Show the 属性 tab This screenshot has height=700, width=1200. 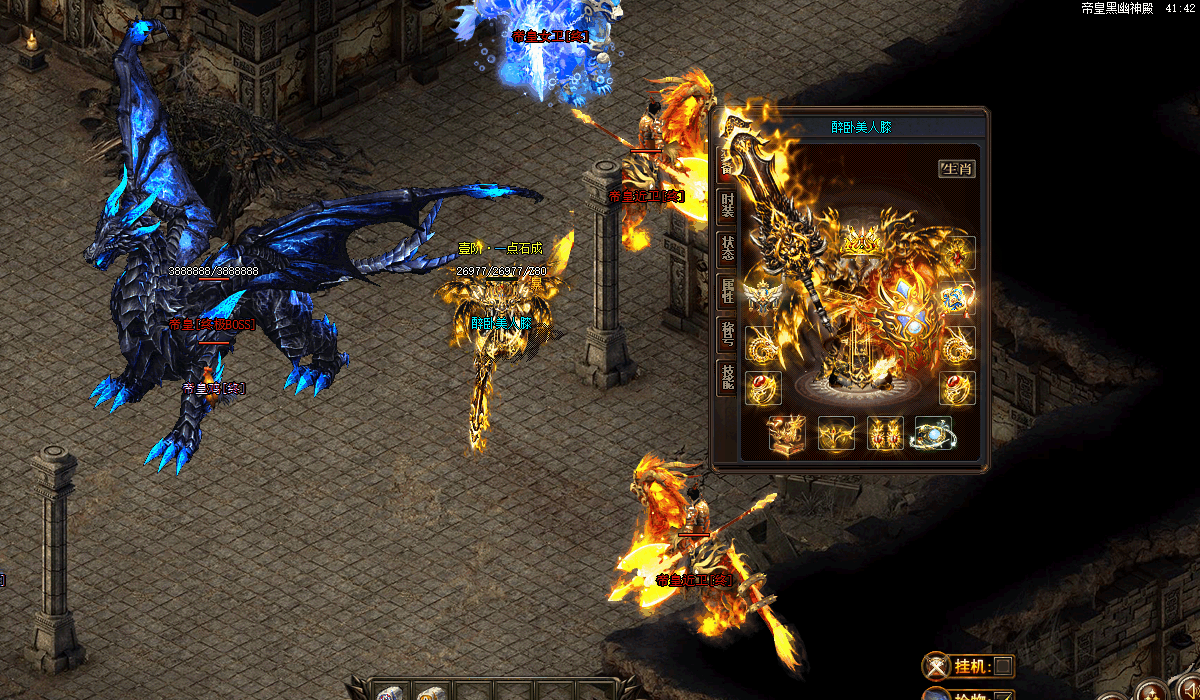[x=727, y=291]
